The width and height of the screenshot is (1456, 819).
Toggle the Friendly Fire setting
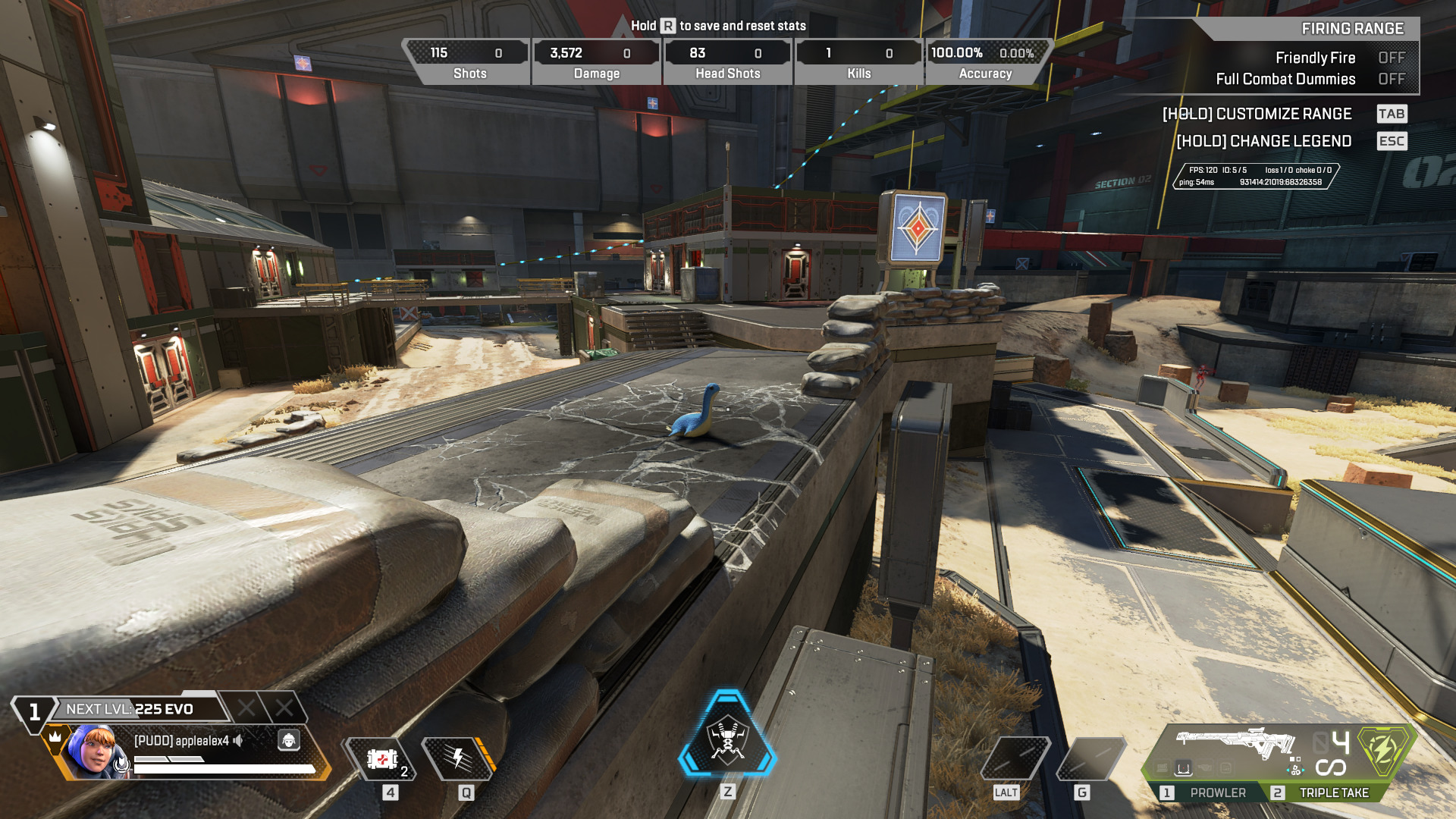coord(1391,58)
